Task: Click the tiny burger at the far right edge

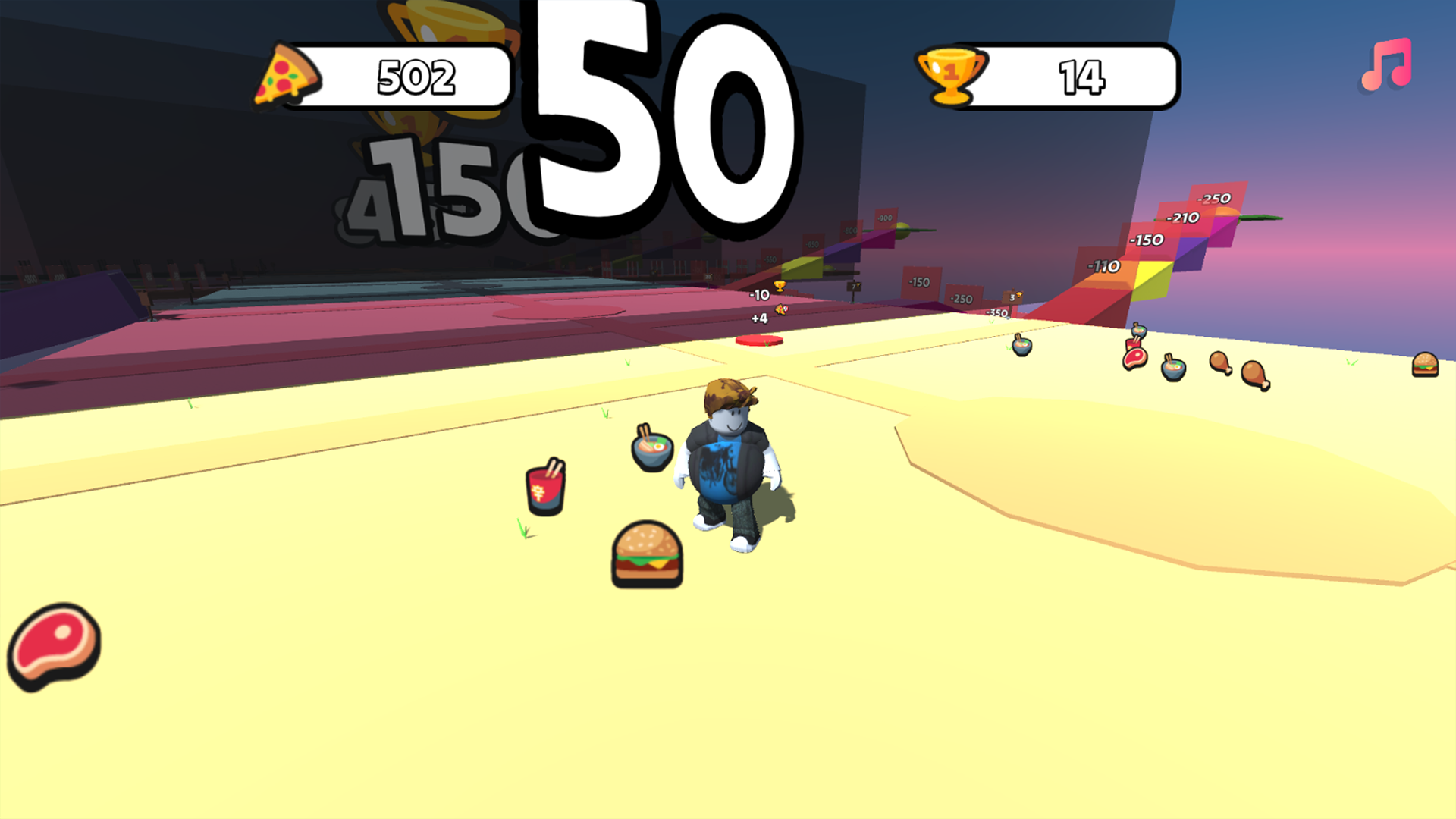Action: pyautogui.click(x=1426, y=364)
